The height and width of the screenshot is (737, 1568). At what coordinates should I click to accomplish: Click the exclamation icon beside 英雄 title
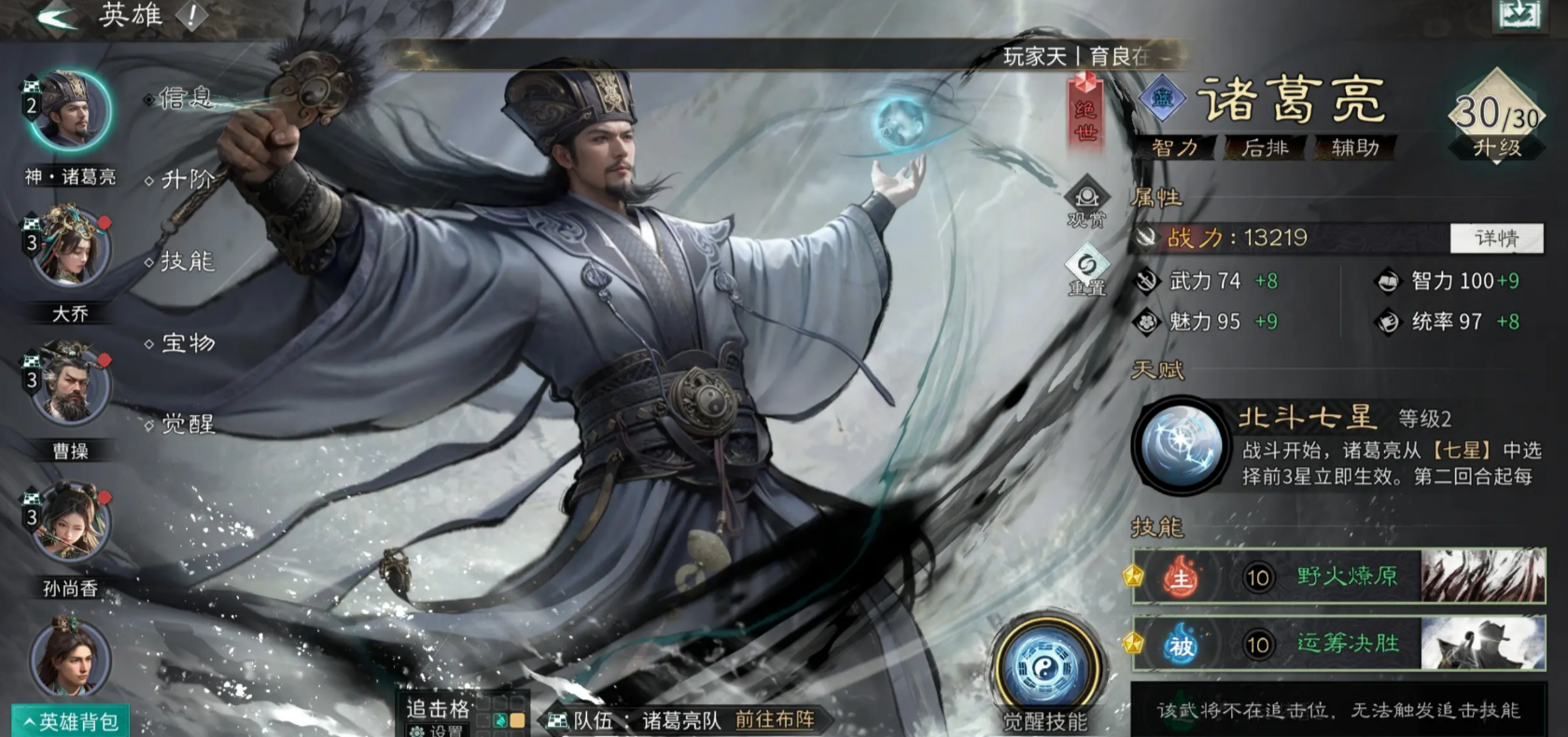pyautogui.click(x=191, y=15)
